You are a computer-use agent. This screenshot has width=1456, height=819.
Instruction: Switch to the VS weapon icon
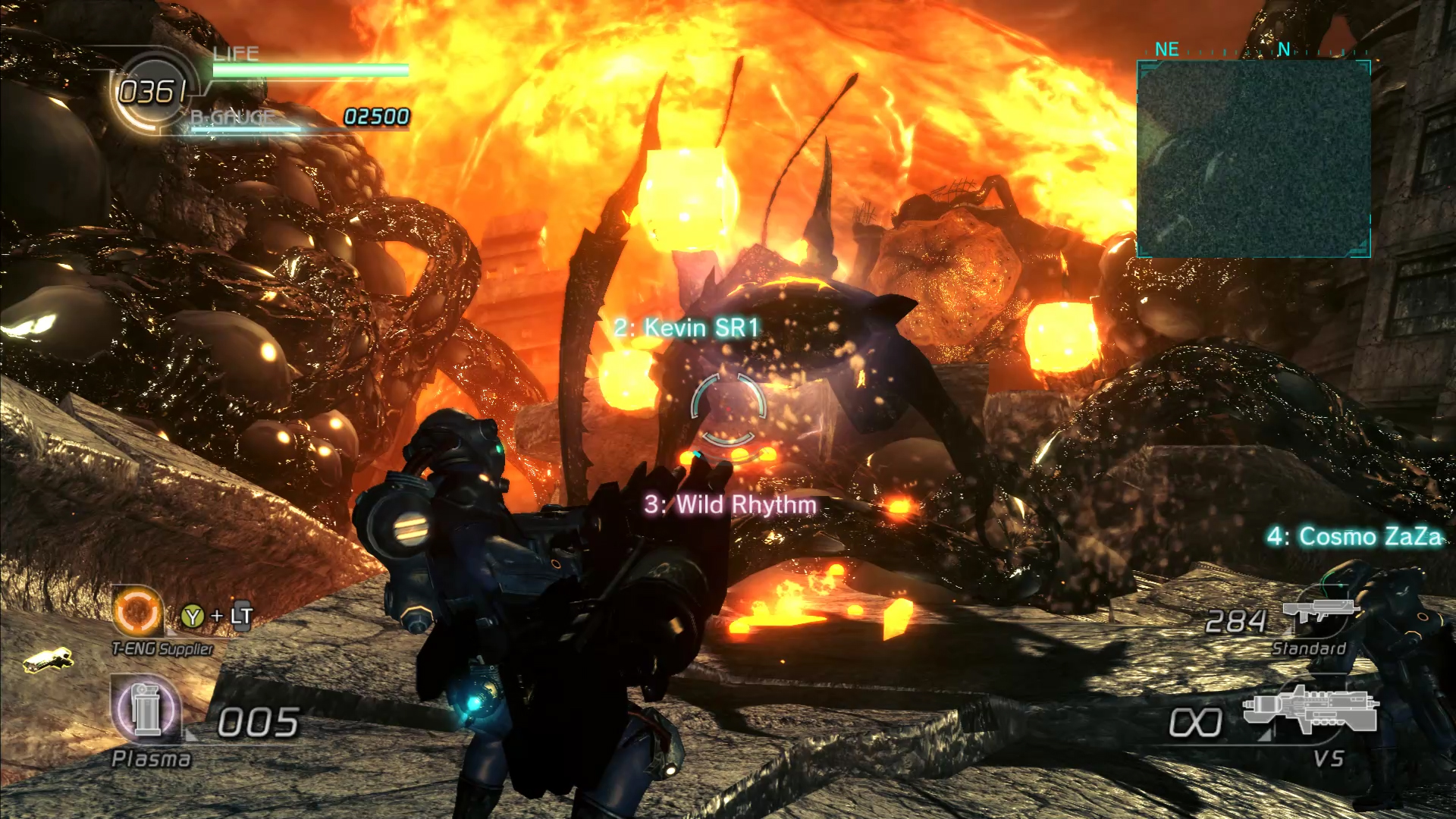click(1310, 710)
